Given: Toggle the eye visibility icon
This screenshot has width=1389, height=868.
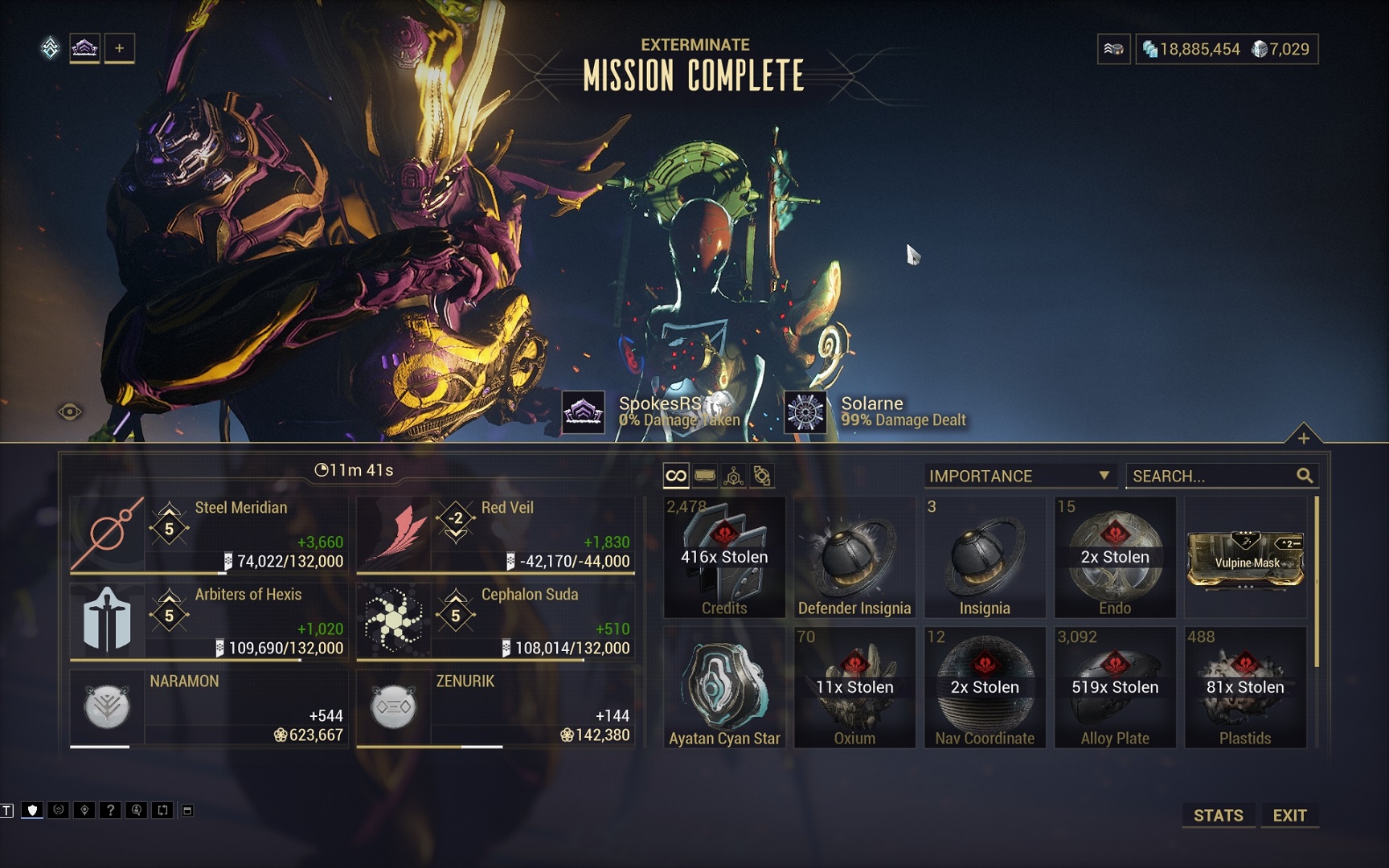Looking at the screenshot, I should (x=70, y=412).
